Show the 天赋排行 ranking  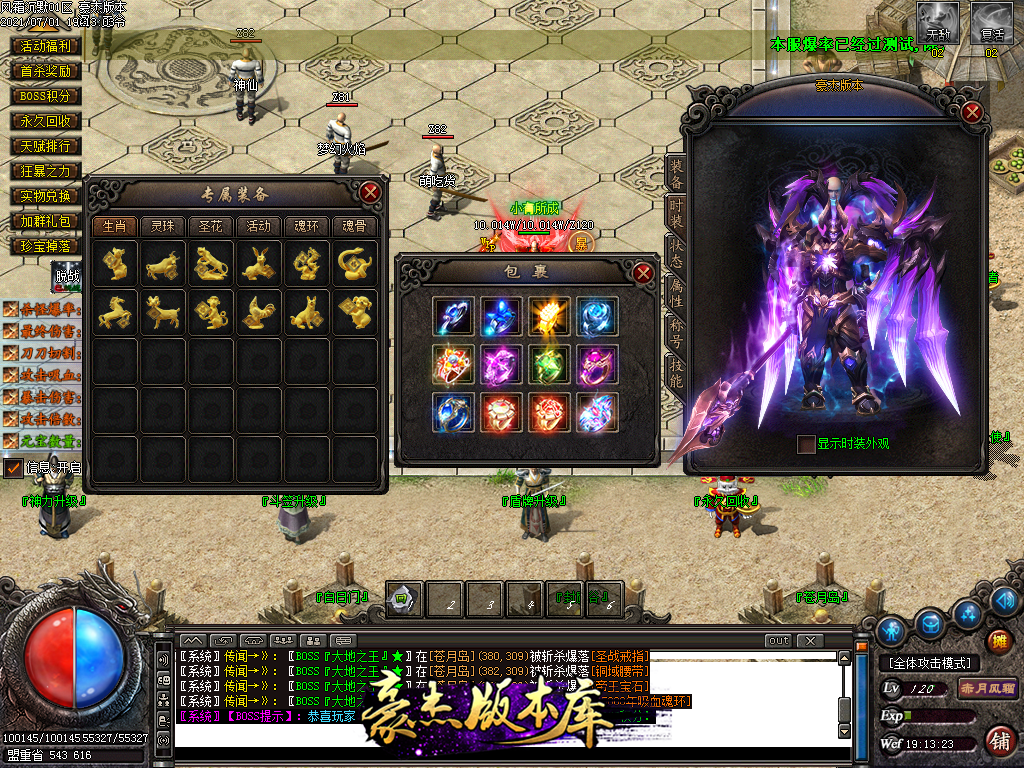[45, 146]
